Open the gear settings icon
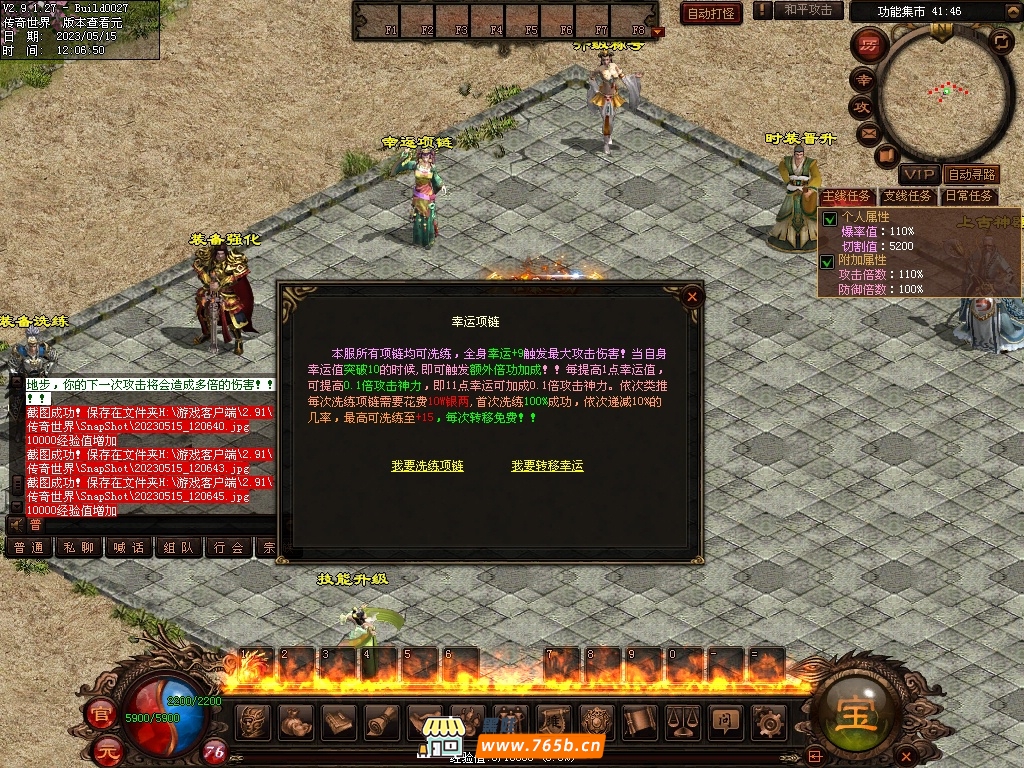This screenshot has height=768, width=1024. 767,720
